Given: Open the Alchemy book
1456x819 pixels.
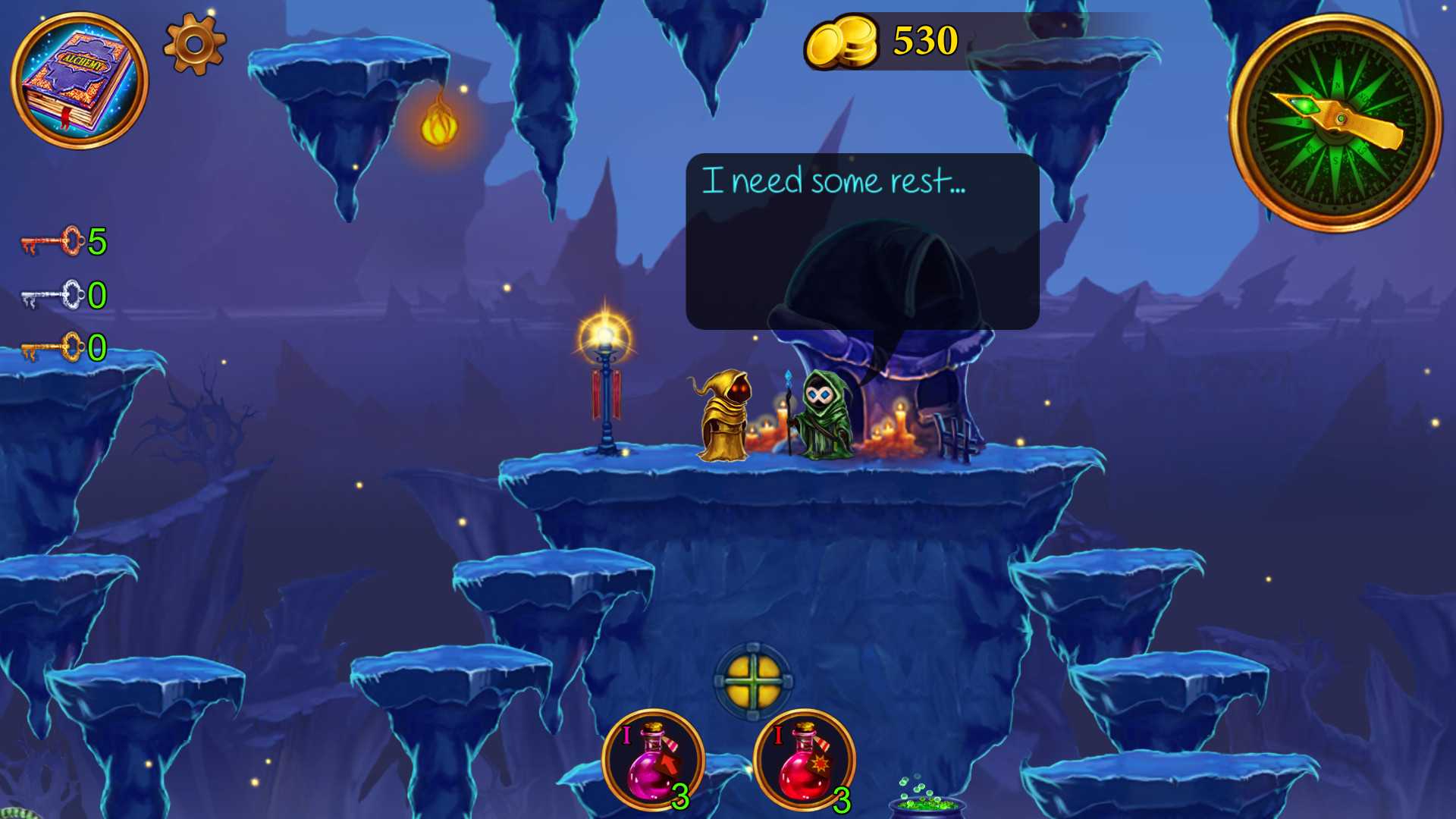Looking at the screenshot, I should (79, 80).
